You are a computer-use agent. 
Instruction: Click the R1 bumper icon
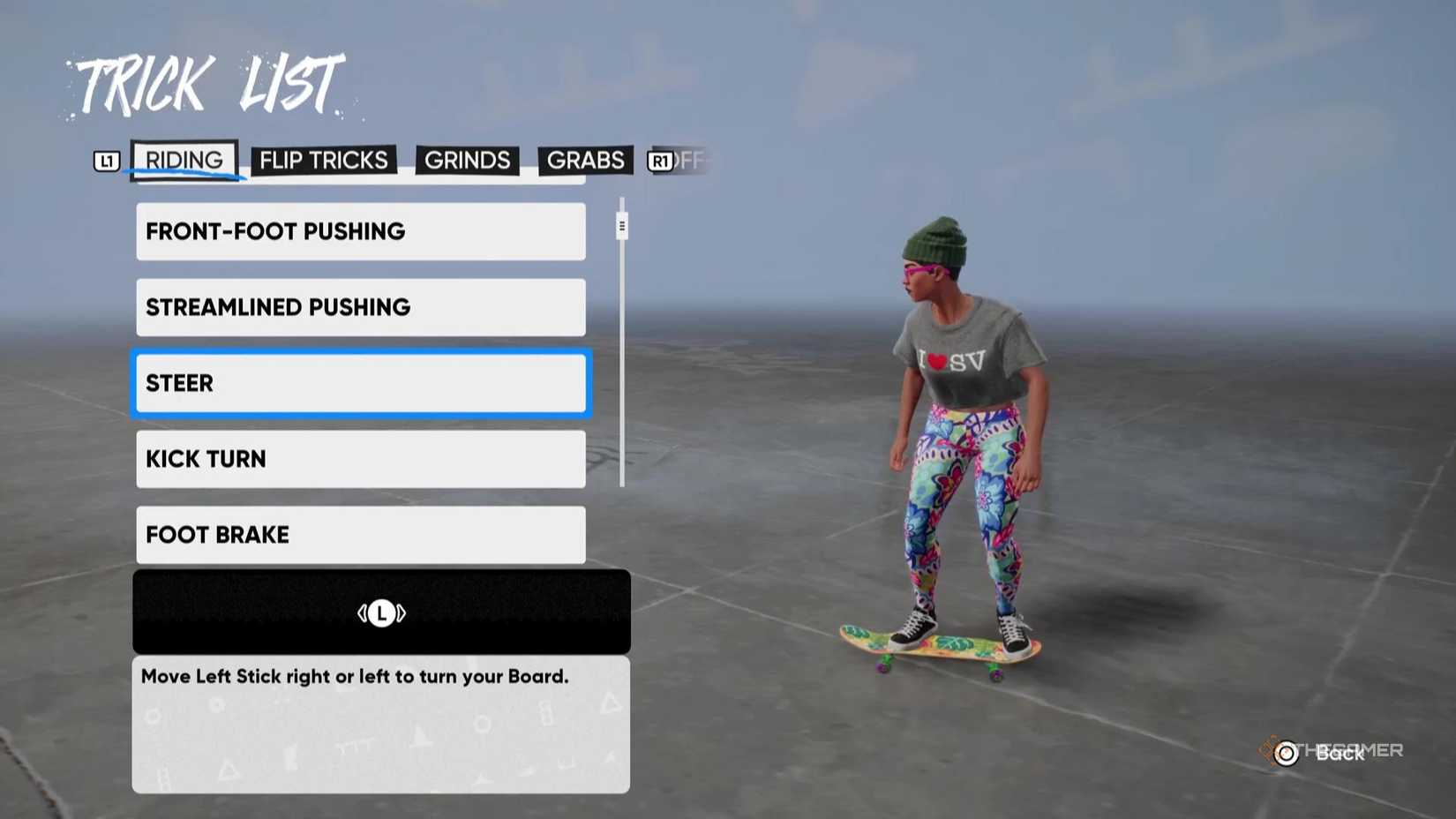tap(659, 161)
